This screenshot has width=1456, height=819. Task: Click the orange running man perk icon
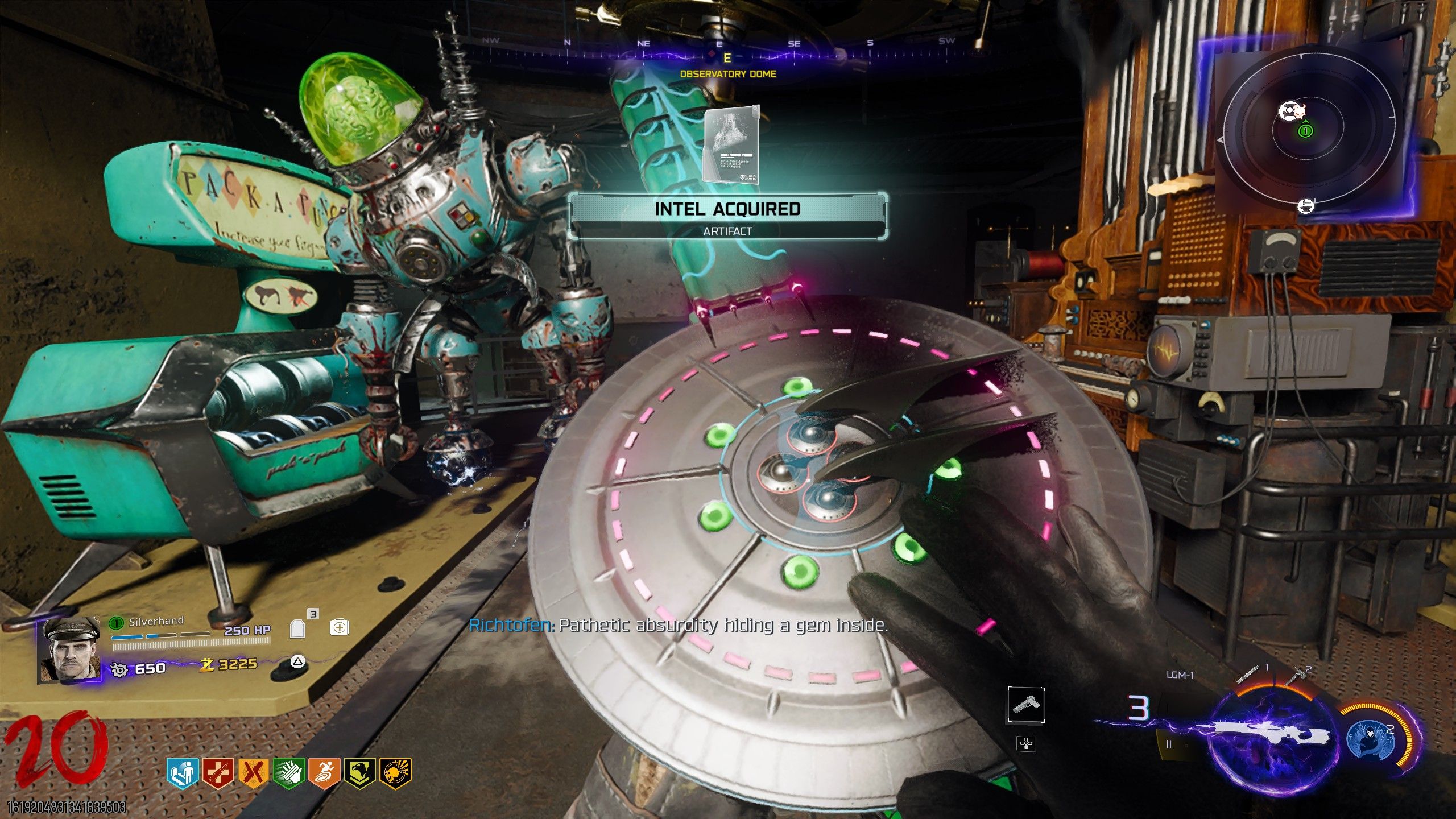point(324,773)
